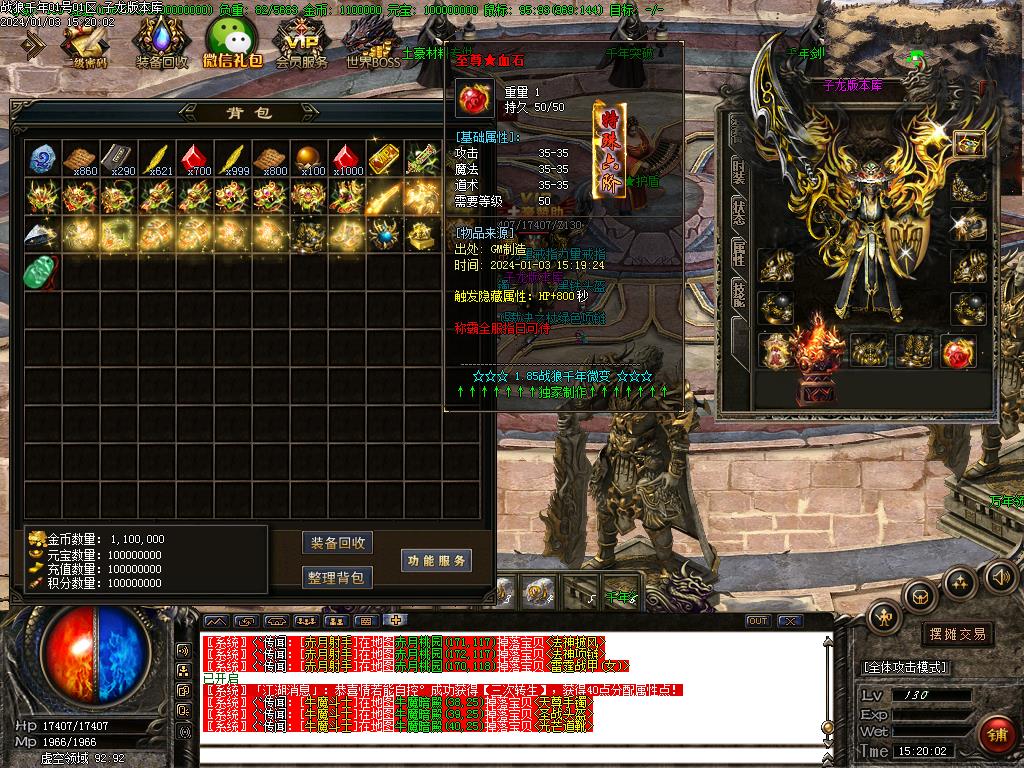Open the 二级密码 secondary password menu
This screenshot has height=768, width=1024.
(x=85, y=45)
